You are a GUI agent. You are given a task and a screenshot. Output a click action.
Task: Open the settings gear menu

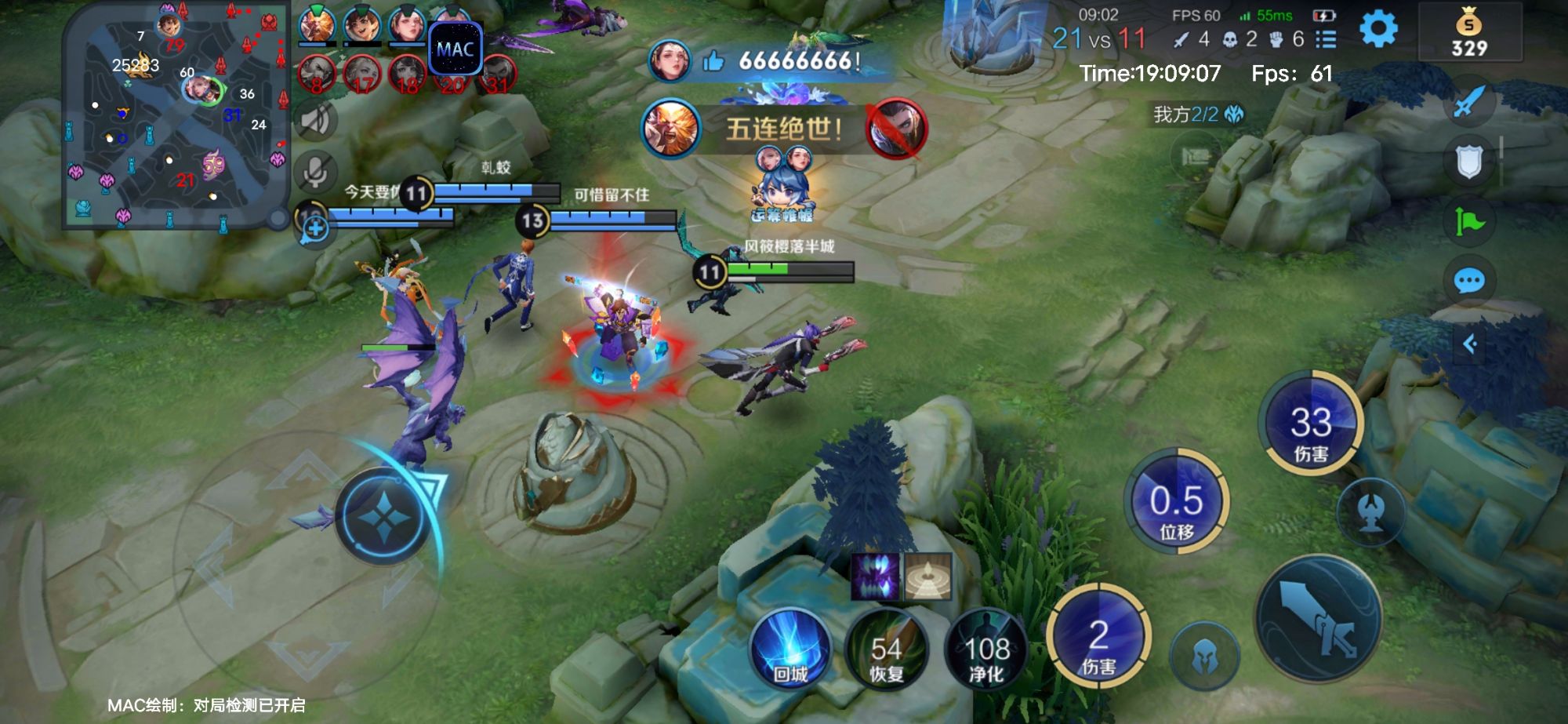[1378, 30]
